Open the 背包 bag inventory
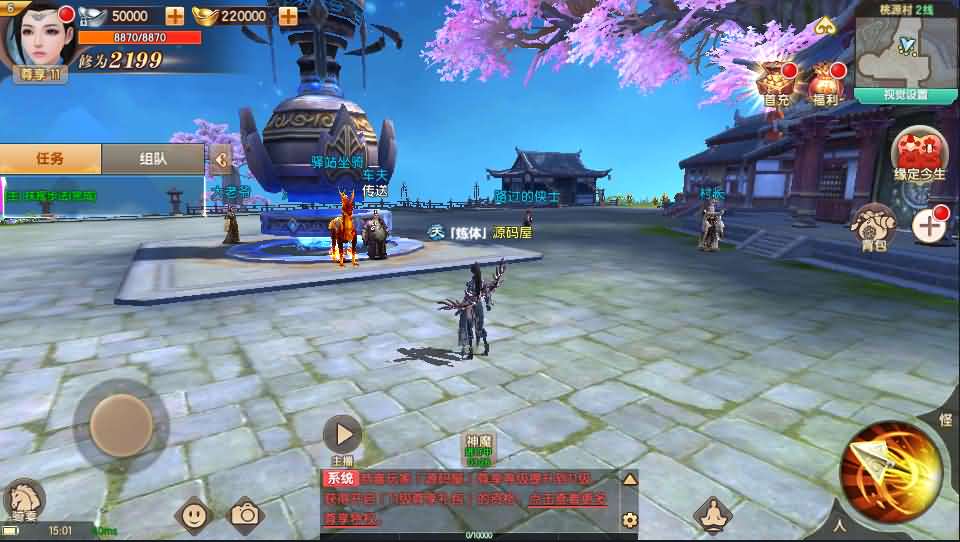 [x=873, y=227]
